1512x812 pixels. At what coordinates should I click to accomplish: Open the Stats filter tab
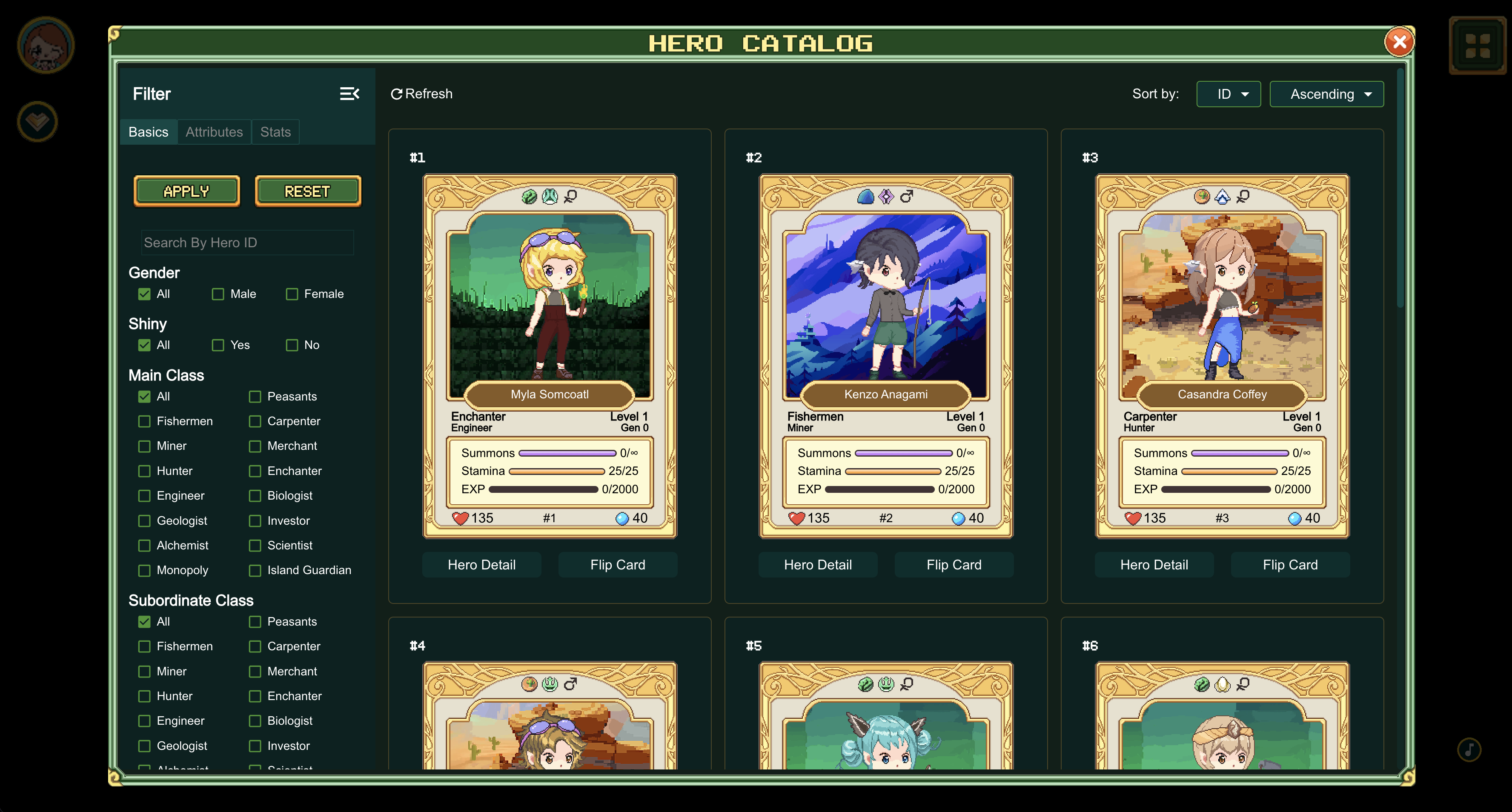point(275,132)
